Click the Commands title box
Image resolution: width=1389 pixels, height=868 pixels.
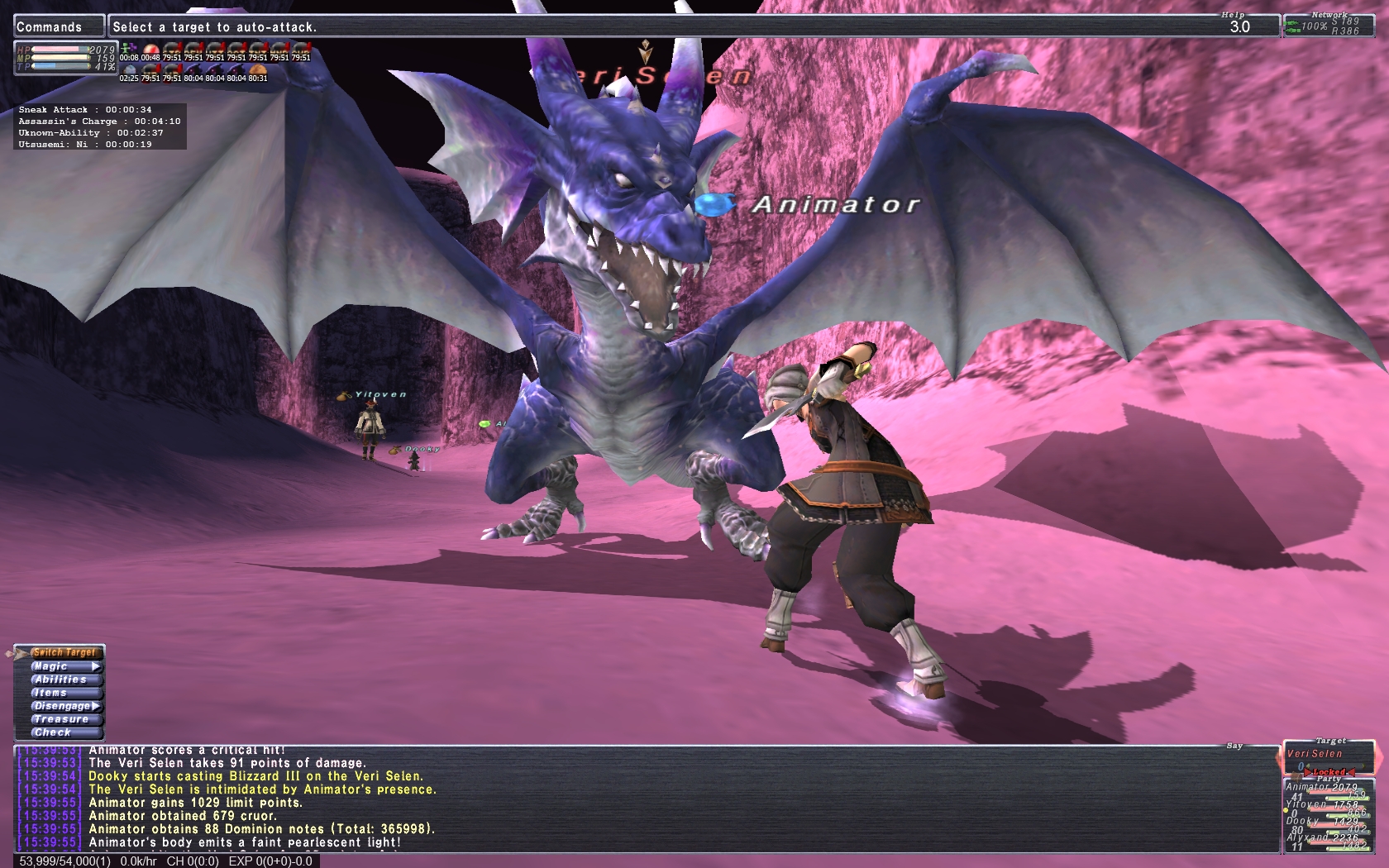pyautogui.click(x=59, y=26)
